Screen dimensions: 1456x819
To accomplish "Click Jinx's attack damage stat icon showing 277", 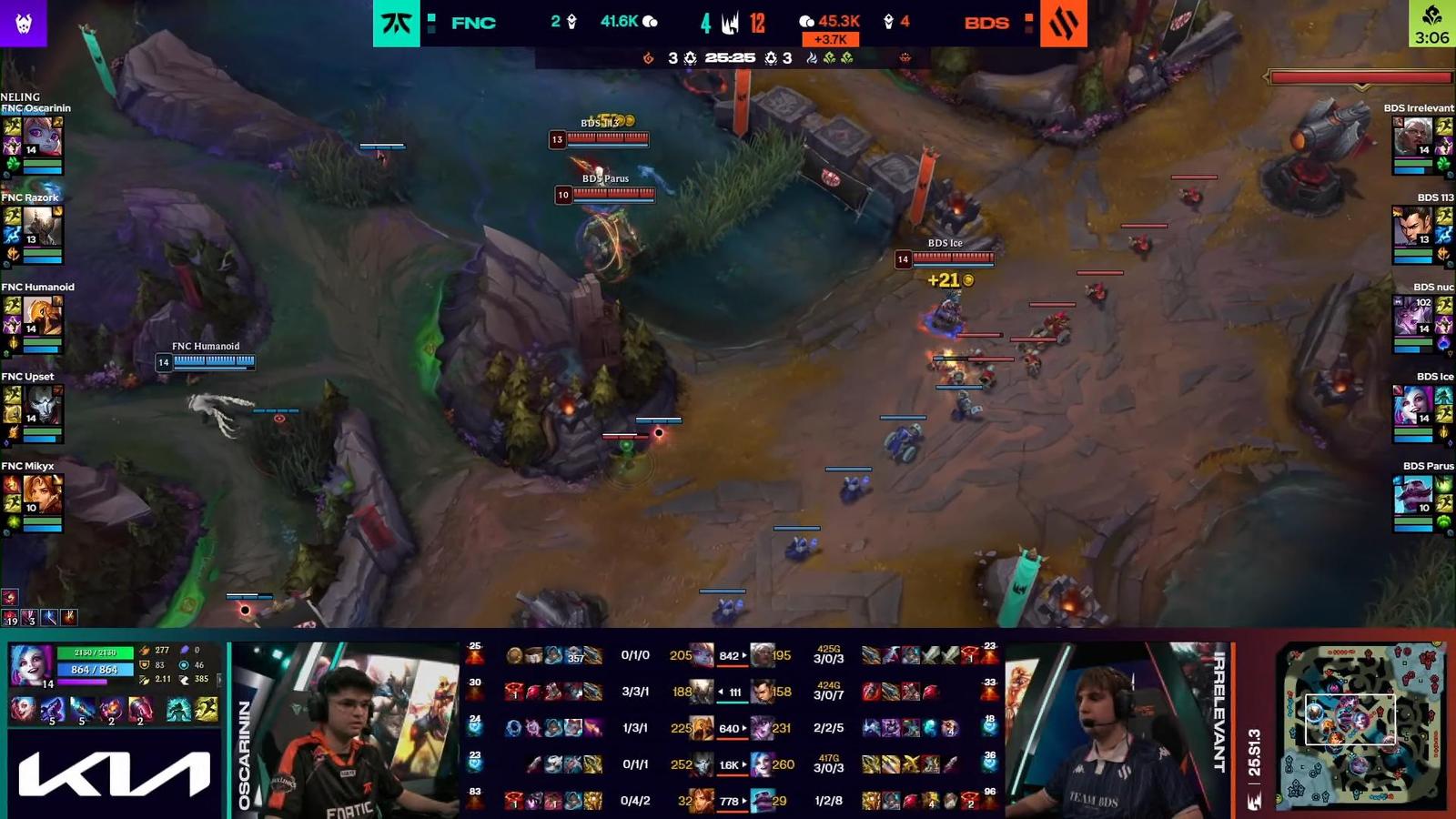I will [145, 650].
